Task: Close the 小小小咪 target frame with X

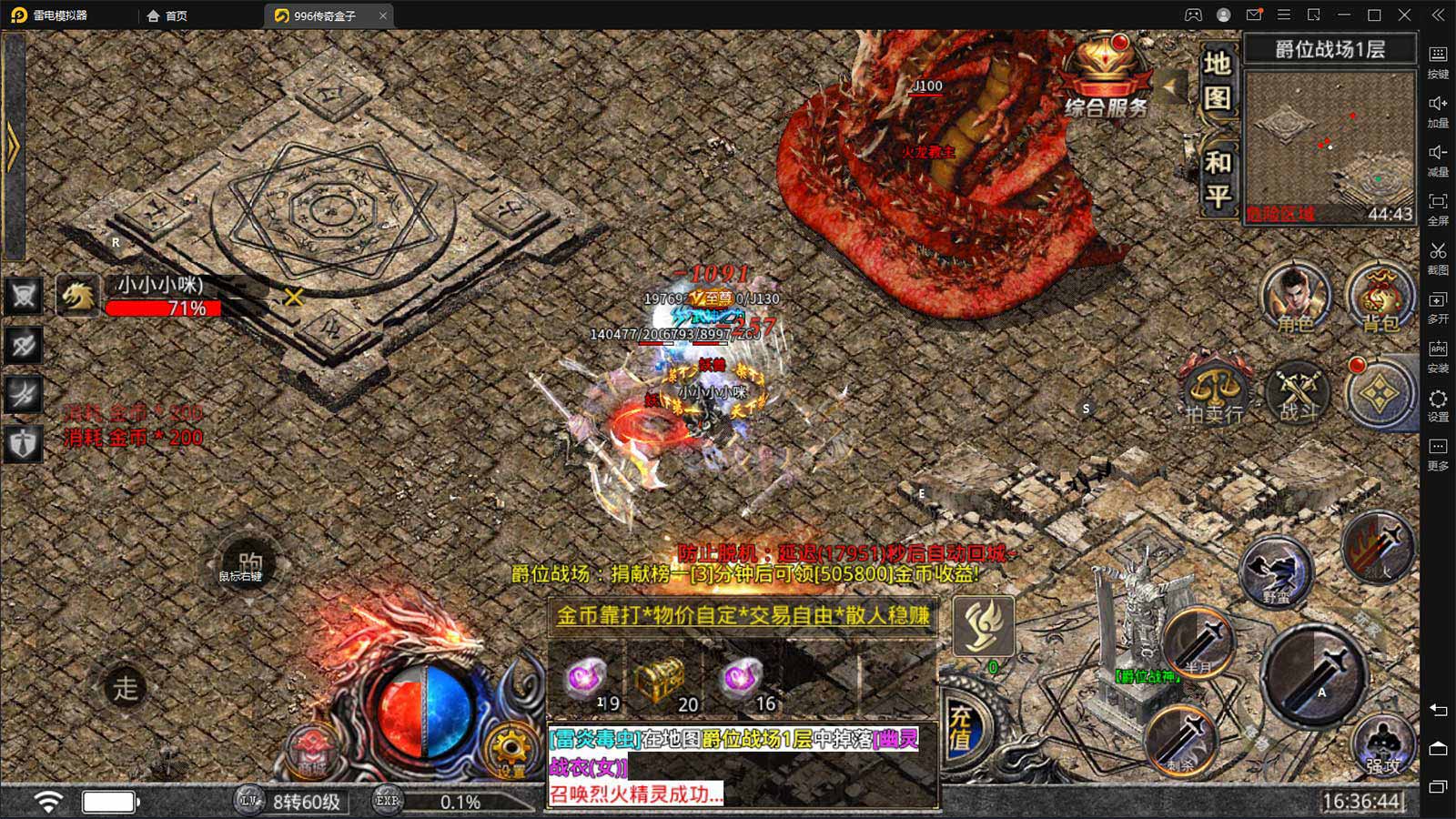Action: [293, 297]
